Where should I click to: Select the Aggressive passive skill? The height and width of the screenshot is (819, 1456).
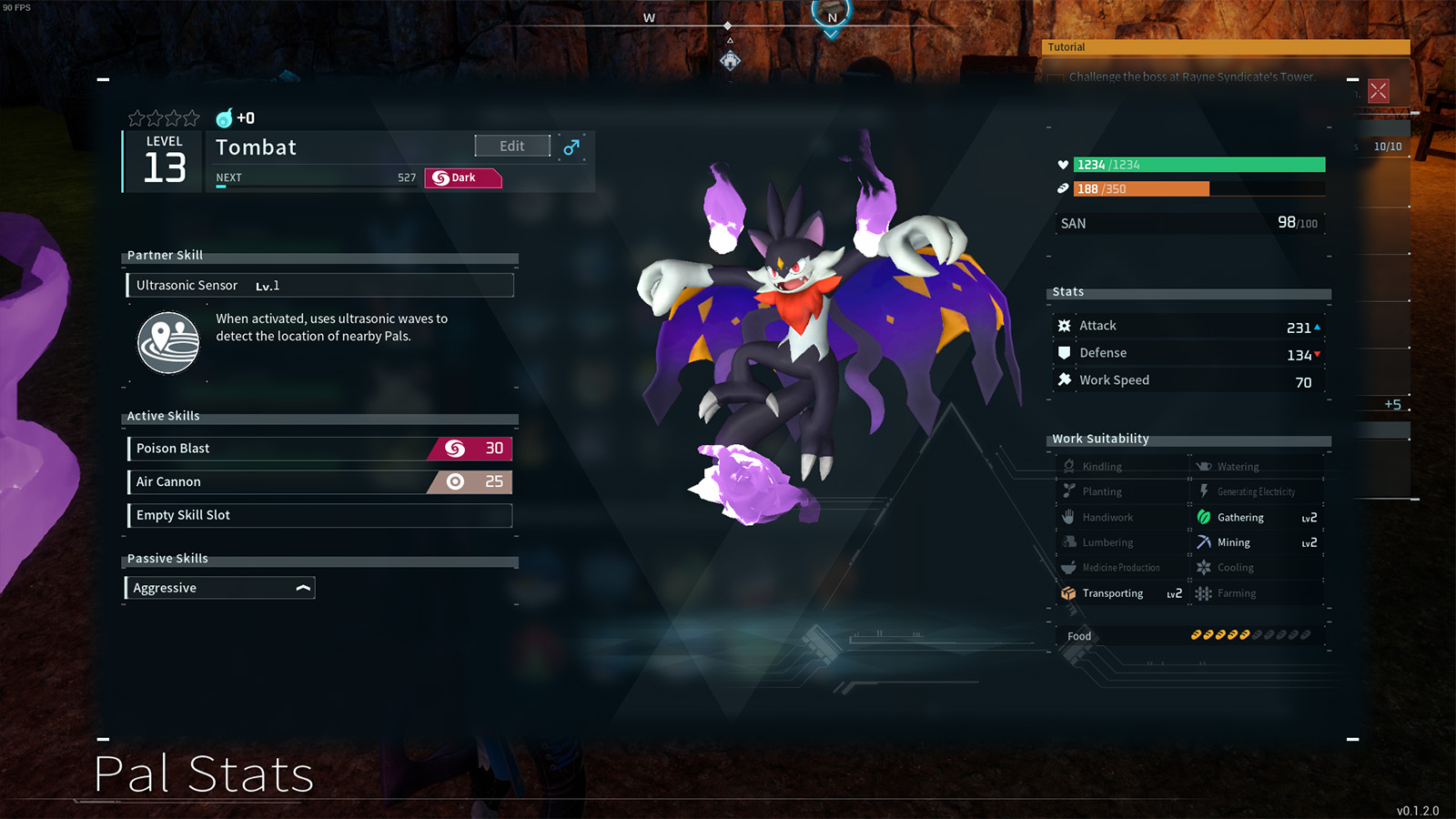tap(219, 589)
